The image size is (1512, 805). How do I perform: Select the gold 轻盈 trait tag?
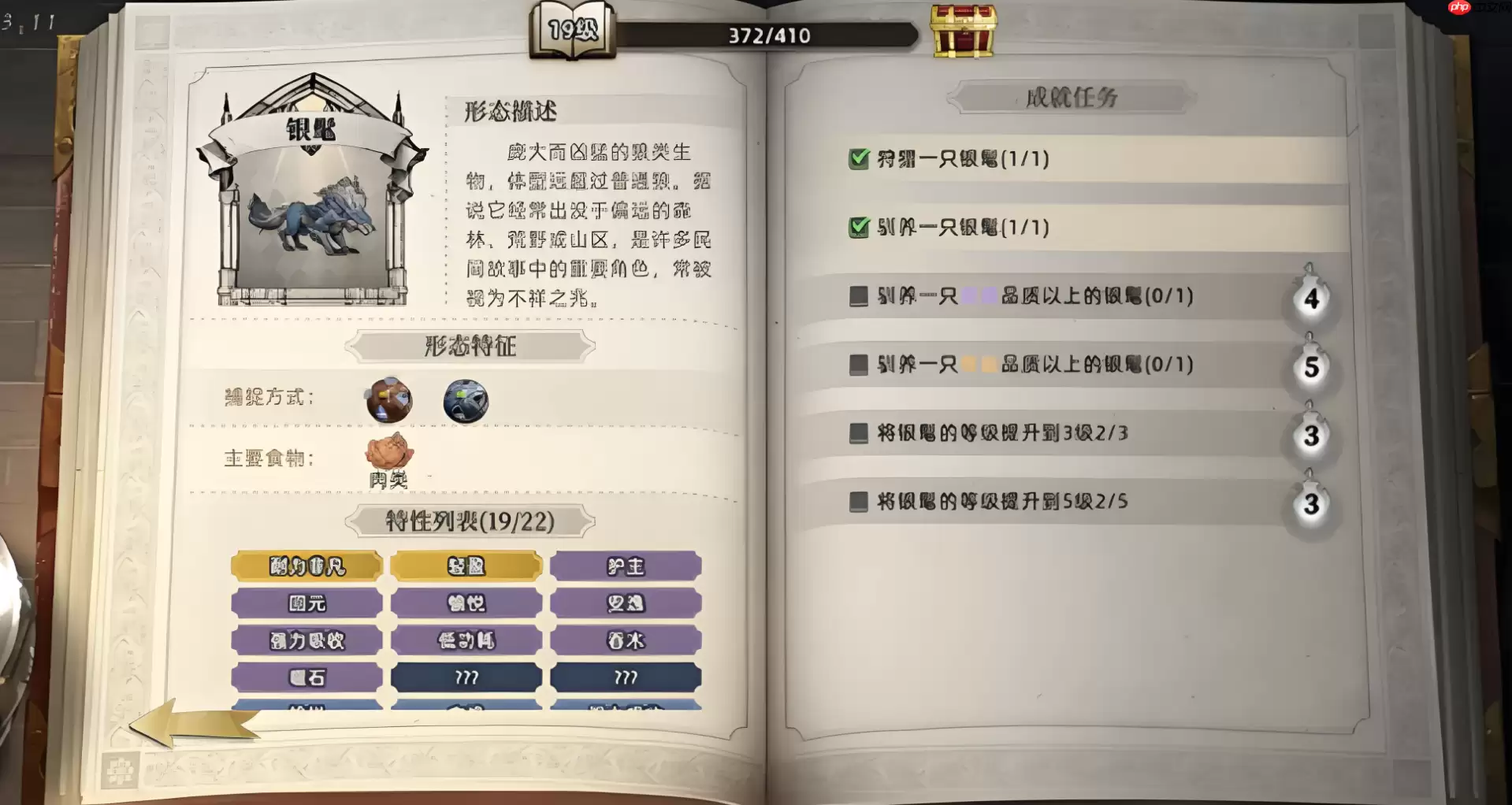(x=466, y=566)
